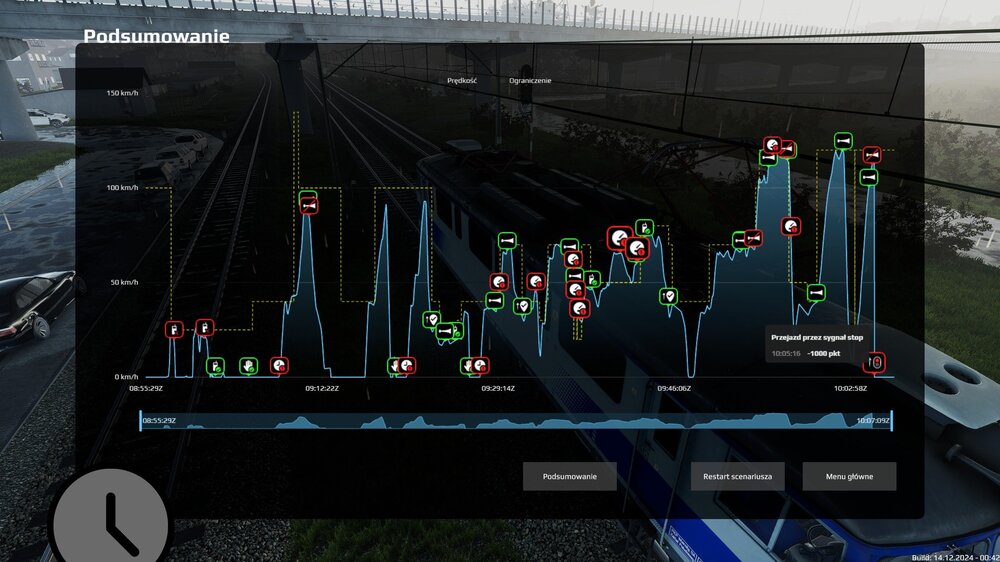Return to Menu główne
Image resolution: width=1000 pixels, height=562 pixels.
849,477
